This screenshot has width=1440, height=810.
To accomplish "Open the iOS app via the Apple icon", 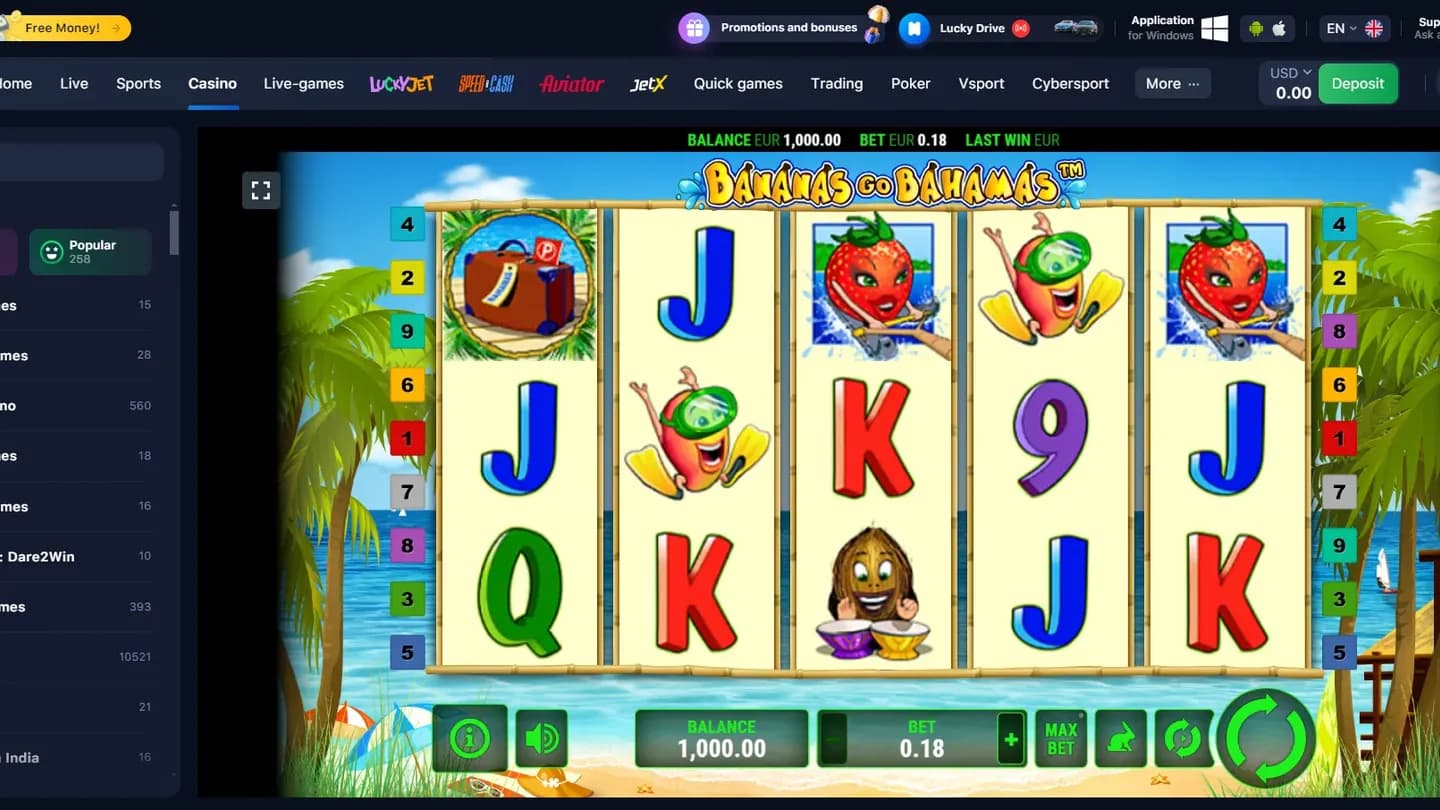I will point(1281,28).
